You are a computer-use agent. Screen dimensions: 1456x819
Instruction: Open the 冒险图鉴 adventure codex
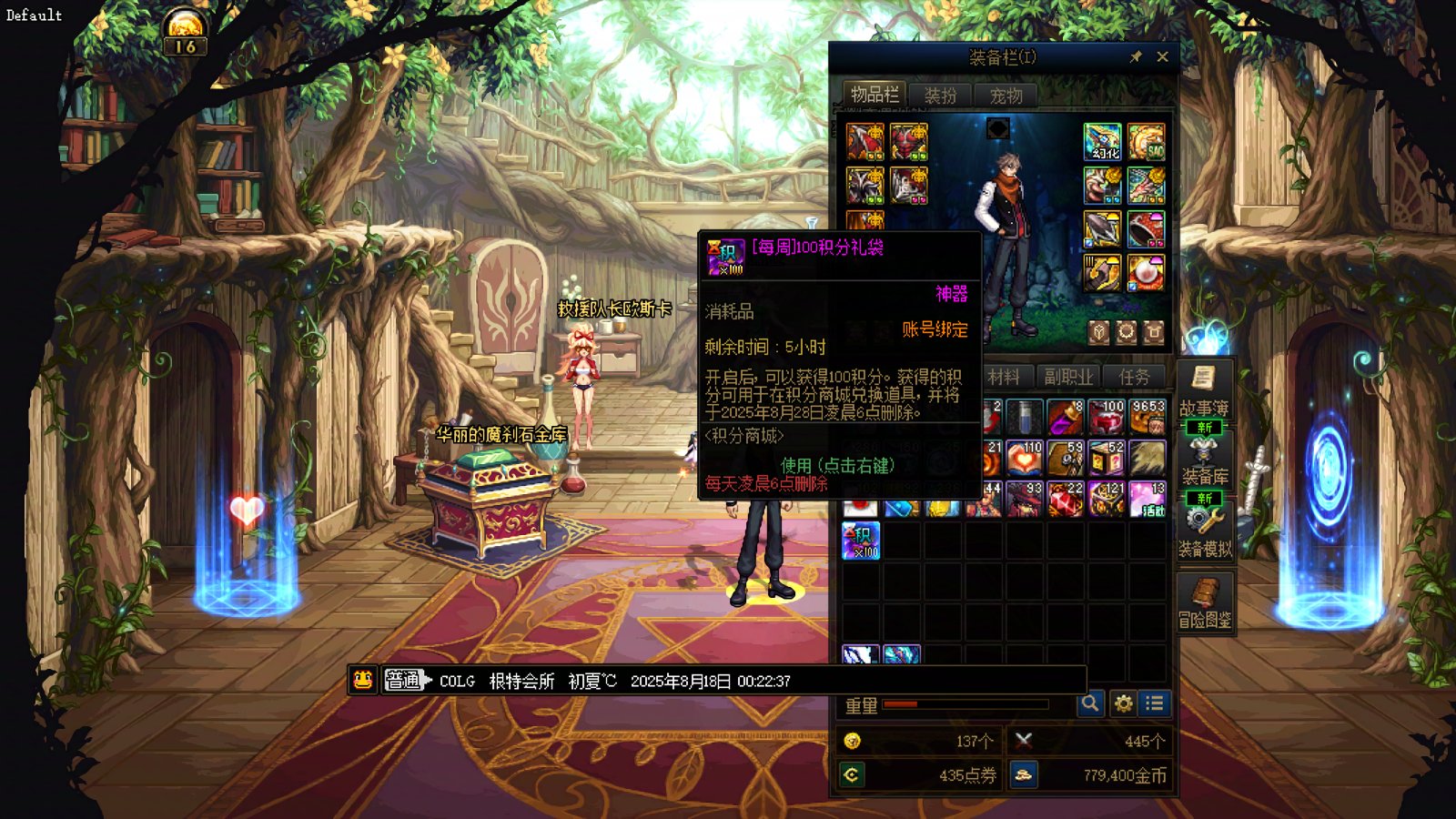coord(1204,602)
